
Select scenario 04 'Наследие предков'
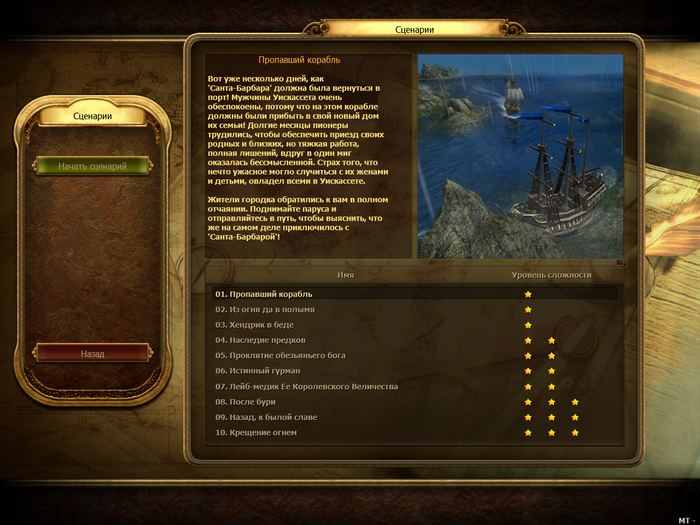click(x=262, y=340)
